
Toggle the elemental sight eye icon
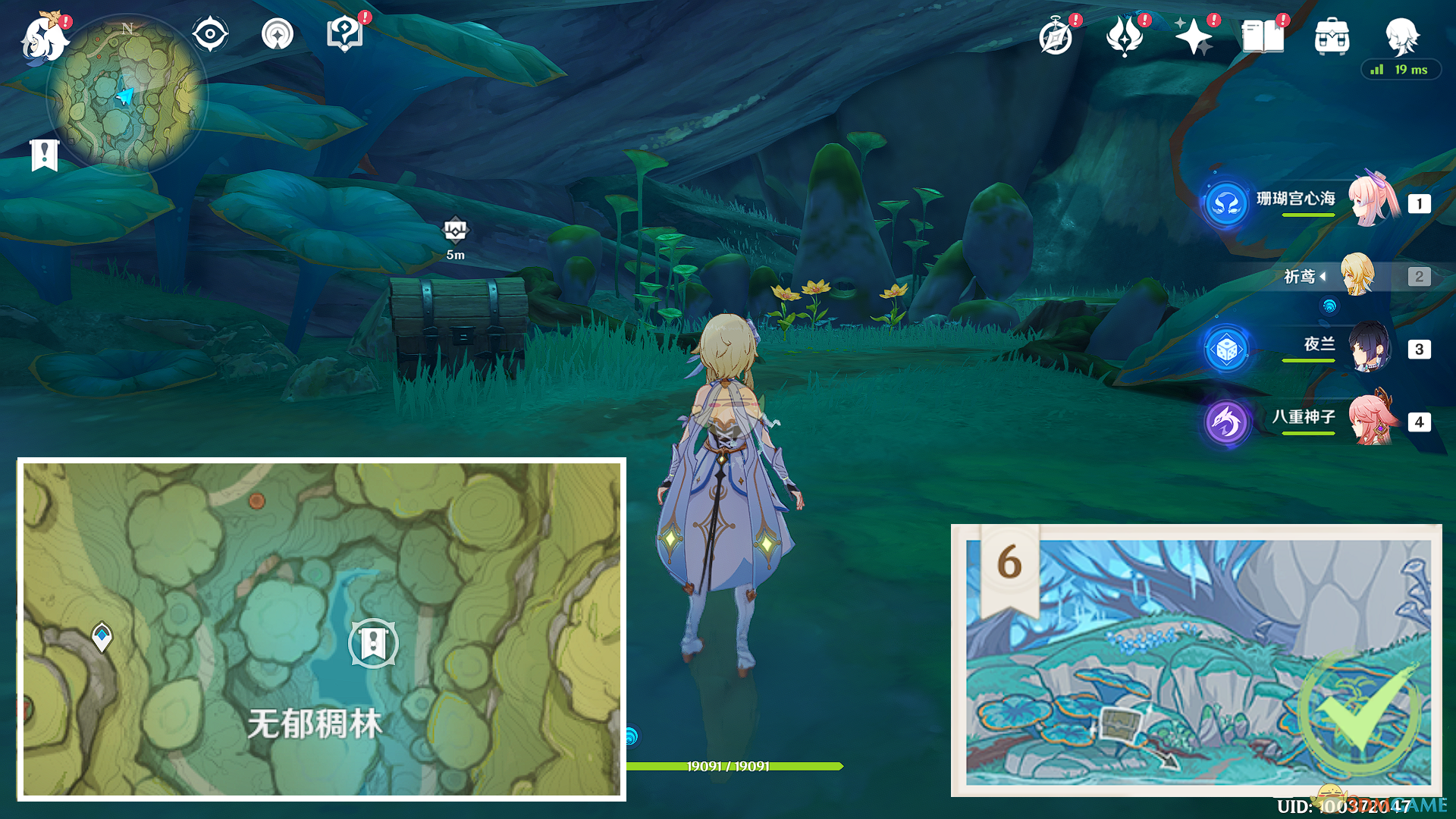210,35
